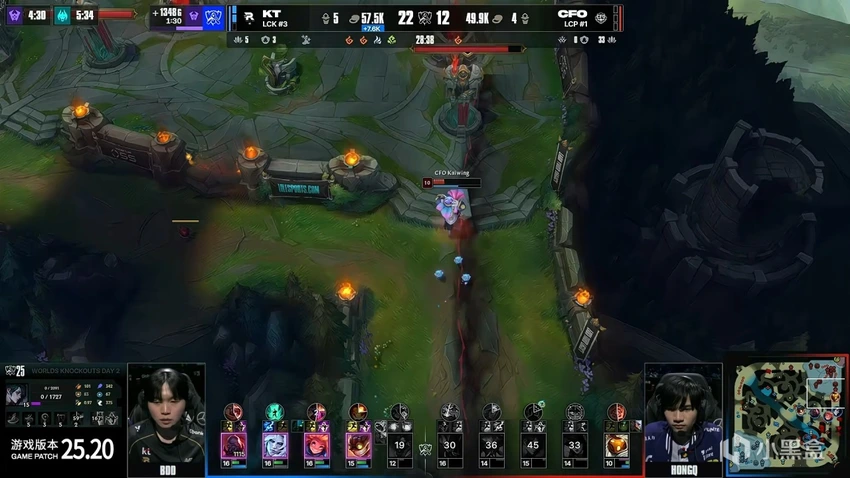
Task: Select the white-haired champion portrait
Action: point(275,445)
